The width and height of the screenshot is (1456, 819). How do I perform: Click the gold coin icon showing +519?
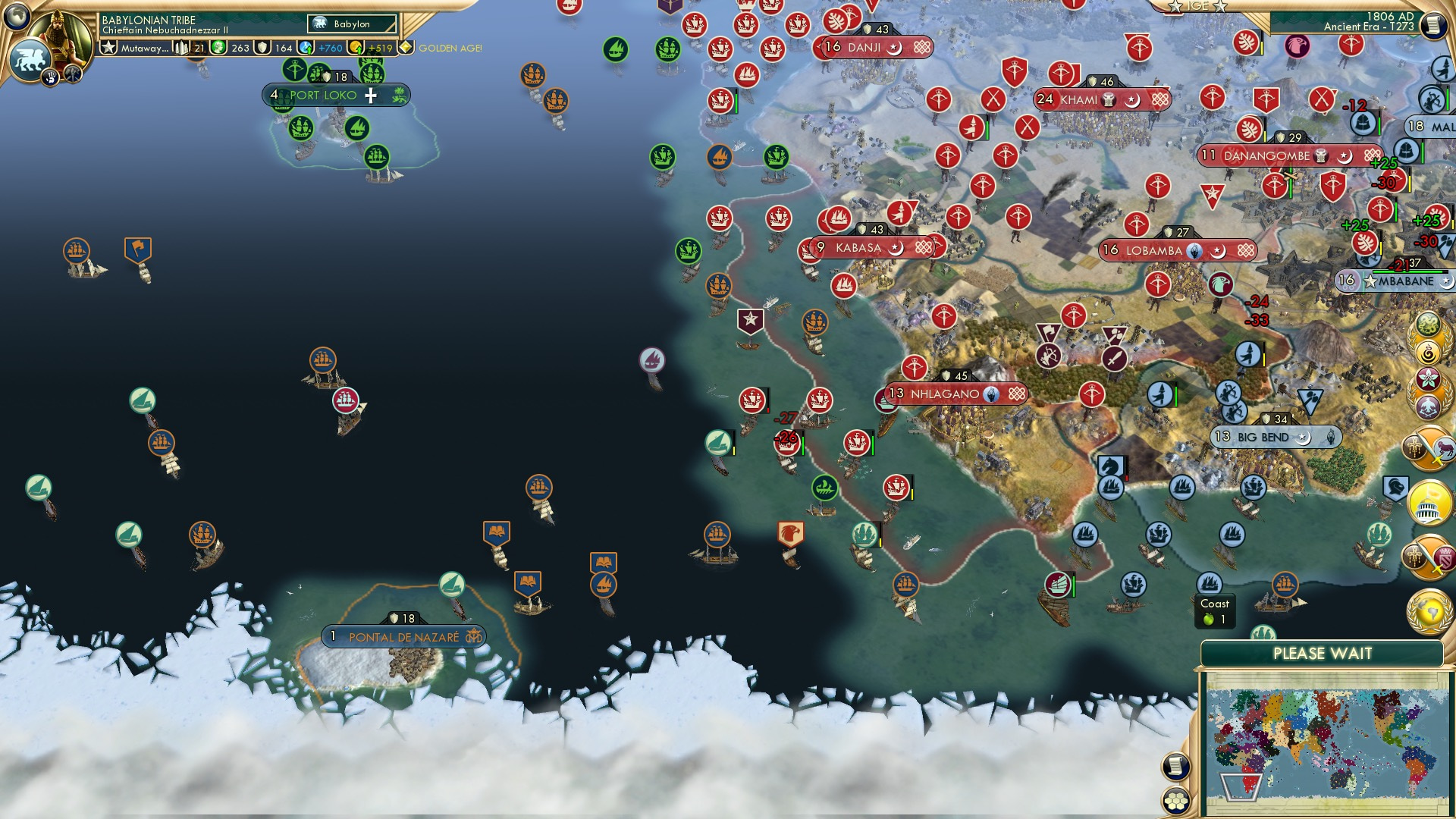tap(356, 47)
